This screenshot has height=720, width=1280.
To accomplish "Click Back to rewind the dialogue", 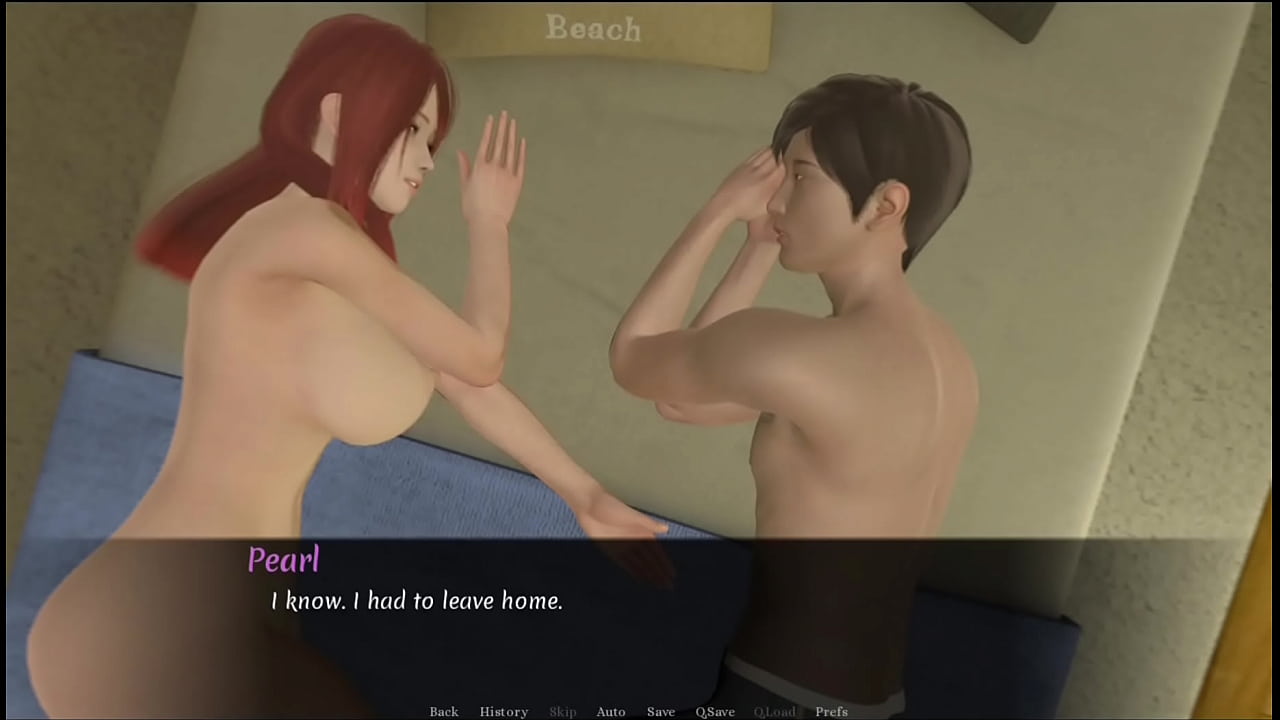I will click(x=443, y=711).
